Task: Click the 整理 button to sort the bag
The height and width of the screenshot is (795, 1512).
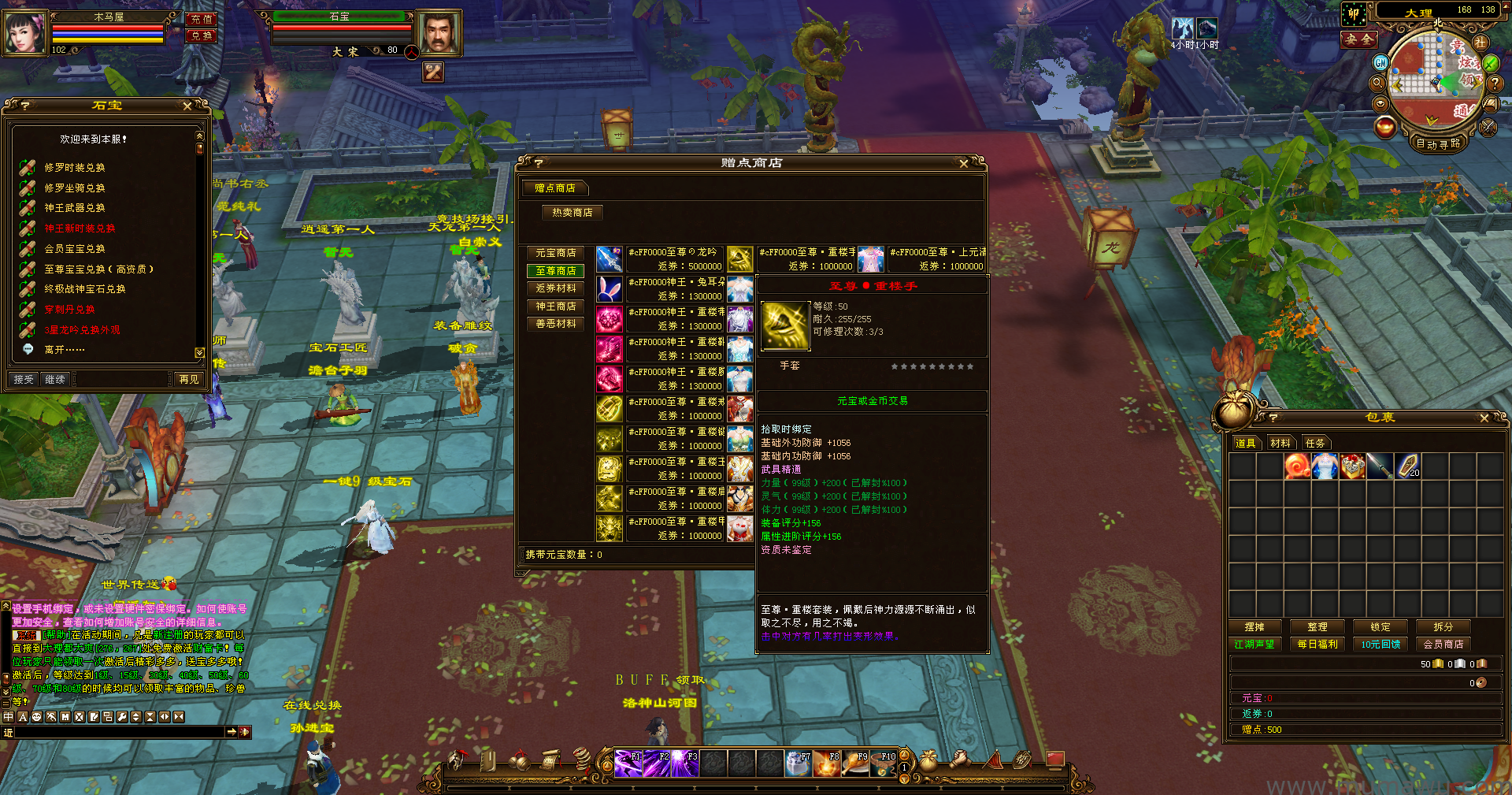Action: pos(1317,627)
